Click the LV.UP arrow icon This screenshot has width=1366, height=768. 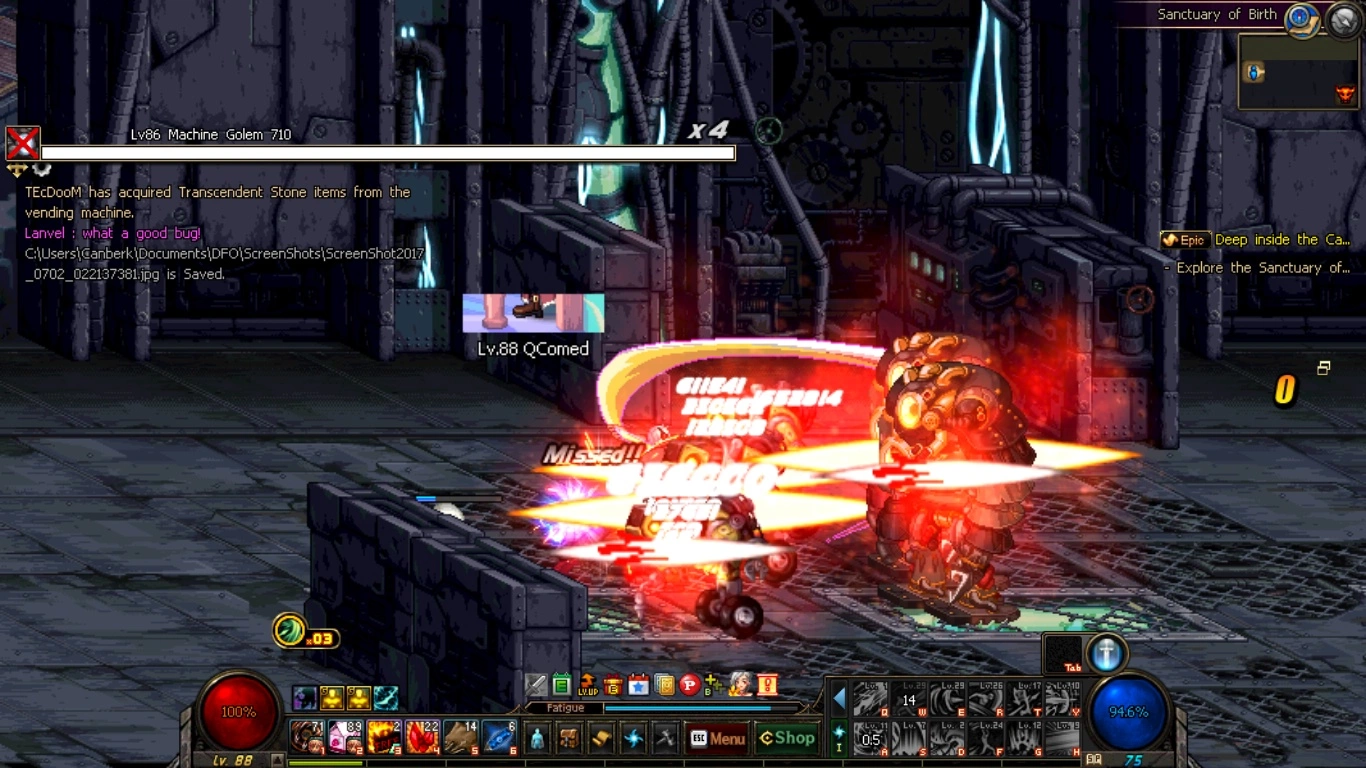(588, 685)
